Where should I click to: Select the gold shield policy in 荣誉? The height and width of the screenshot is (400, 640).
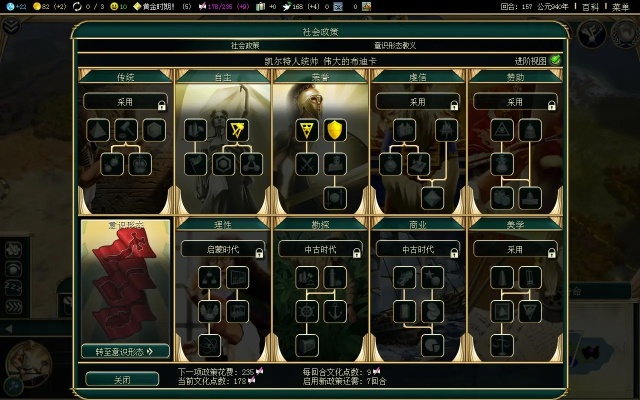pos(336,129)
